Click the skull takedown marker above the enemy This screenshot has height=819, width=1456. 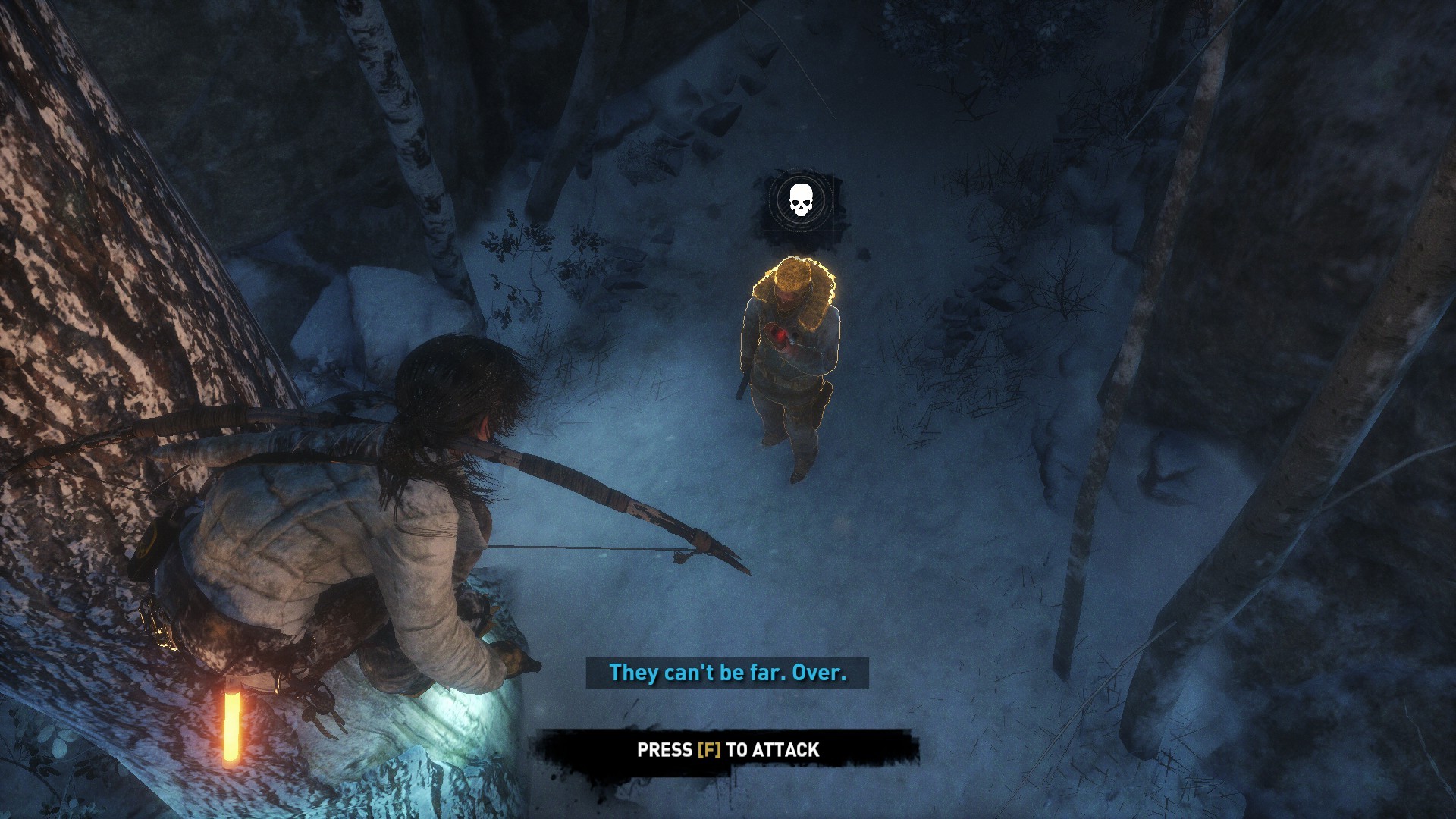tap(799, 200)
